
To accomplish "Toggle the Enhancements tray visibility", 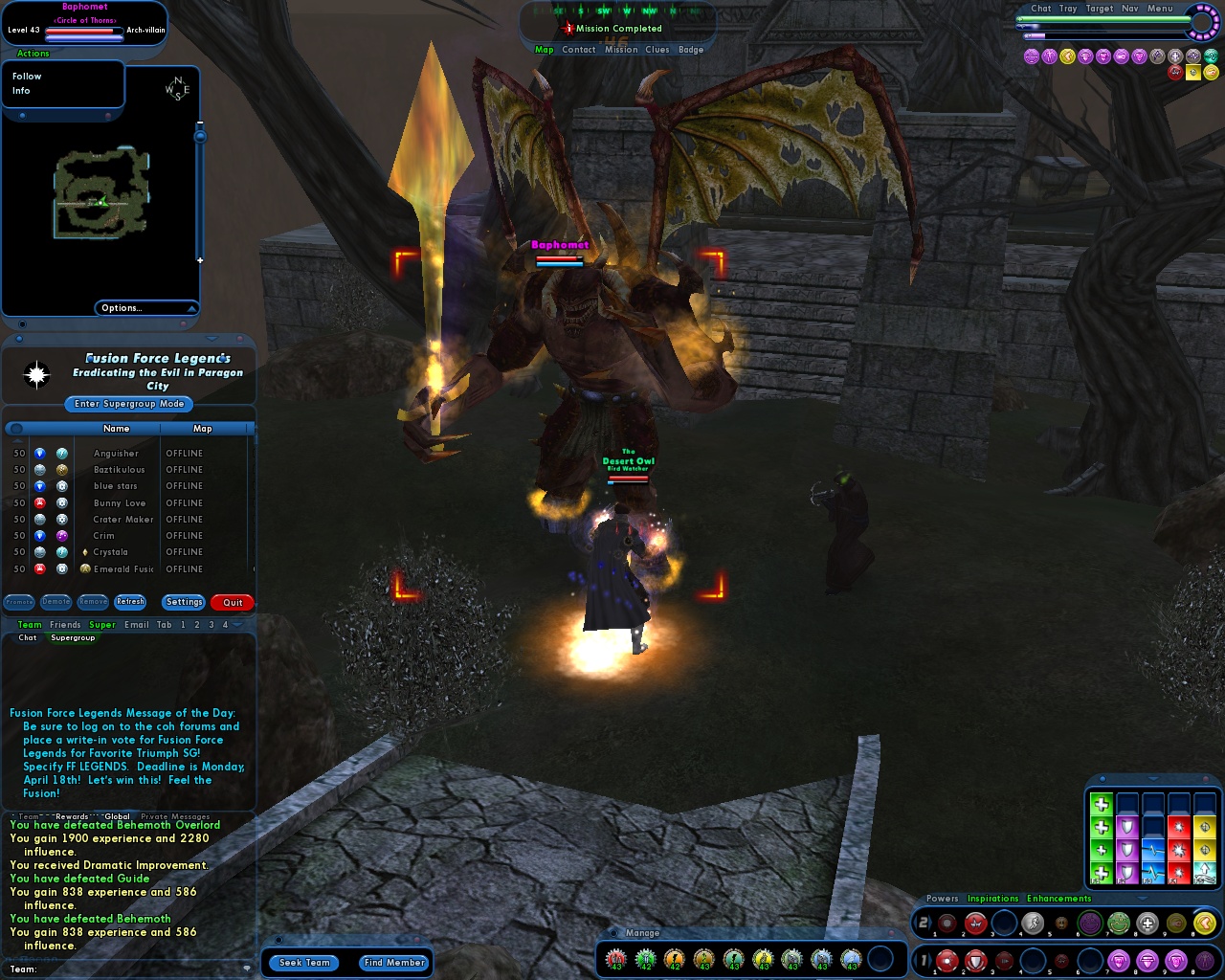I will tap(1058, 899).
